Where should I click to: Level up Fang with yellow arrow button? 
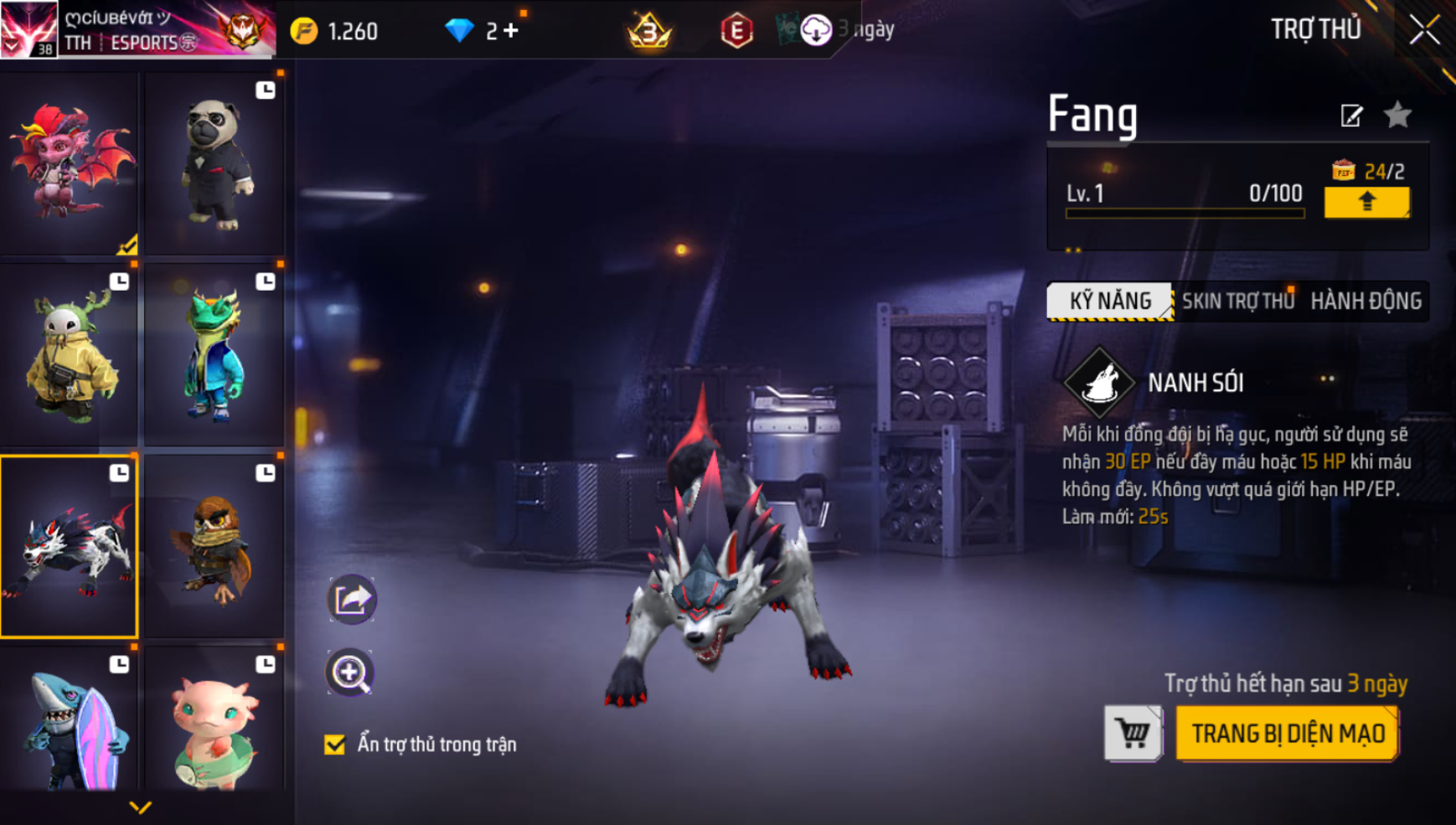pyautogui.click(x=1366, y=202)
